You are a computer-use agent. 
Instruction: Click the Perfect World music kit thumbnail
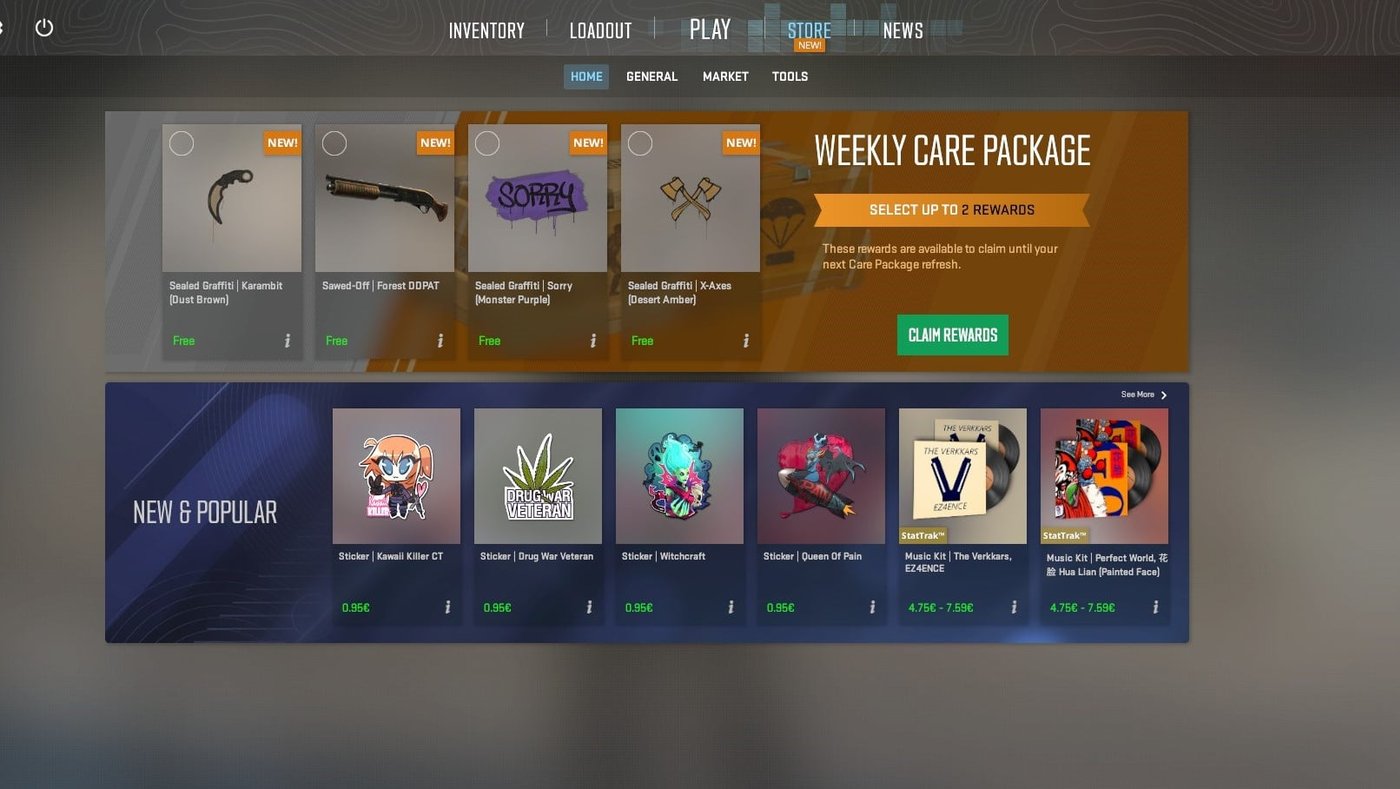pos(1104,474)
